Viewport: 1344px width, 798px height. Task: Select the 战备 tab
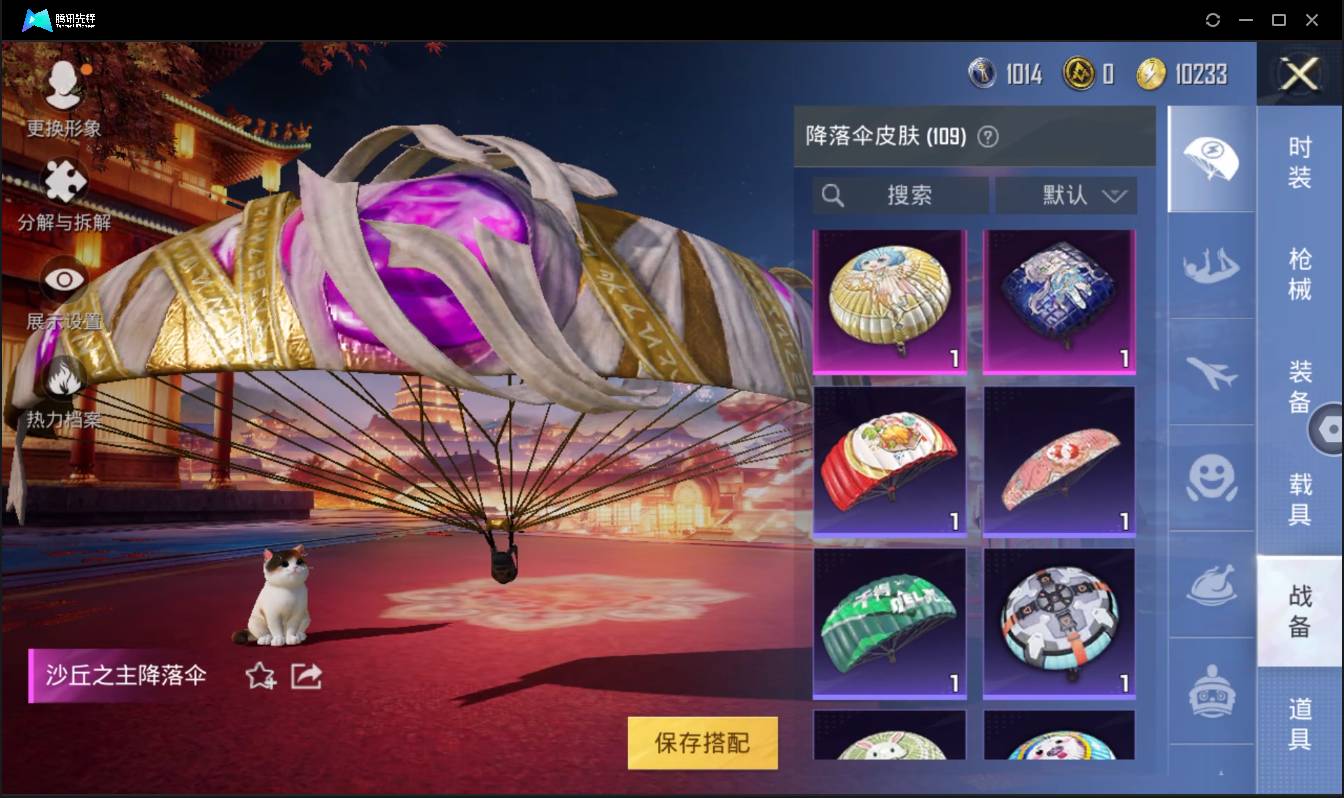[x=1300, y=612]
